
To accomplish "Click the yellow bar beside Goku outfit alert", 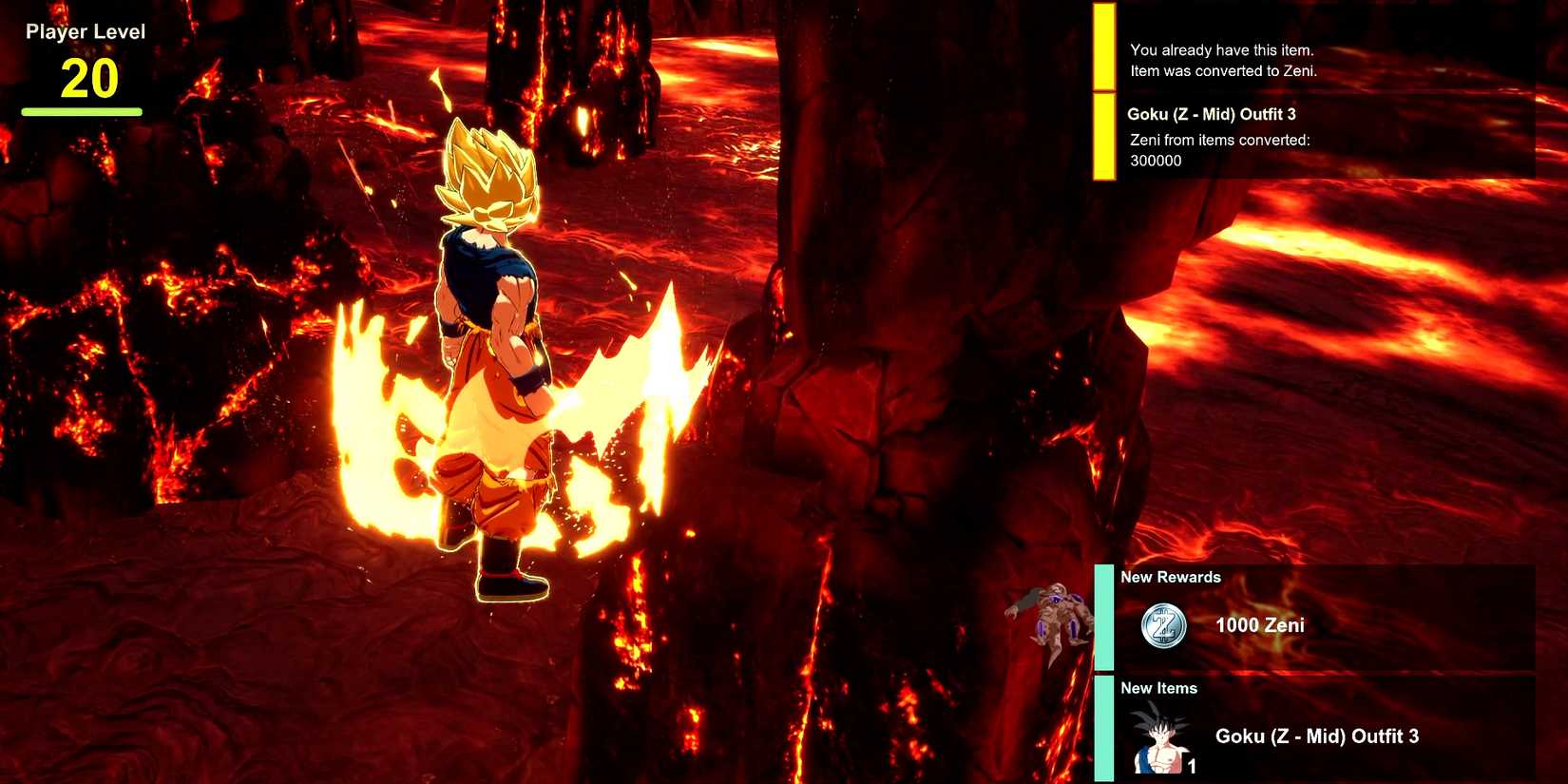I will point(1103,133).
